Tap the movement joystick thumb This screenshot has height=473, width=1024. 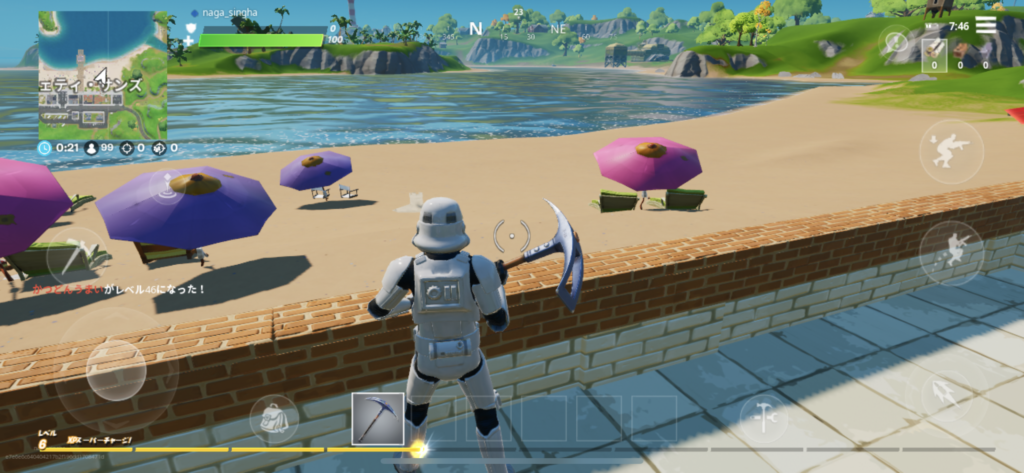click(x=115, y=369)
